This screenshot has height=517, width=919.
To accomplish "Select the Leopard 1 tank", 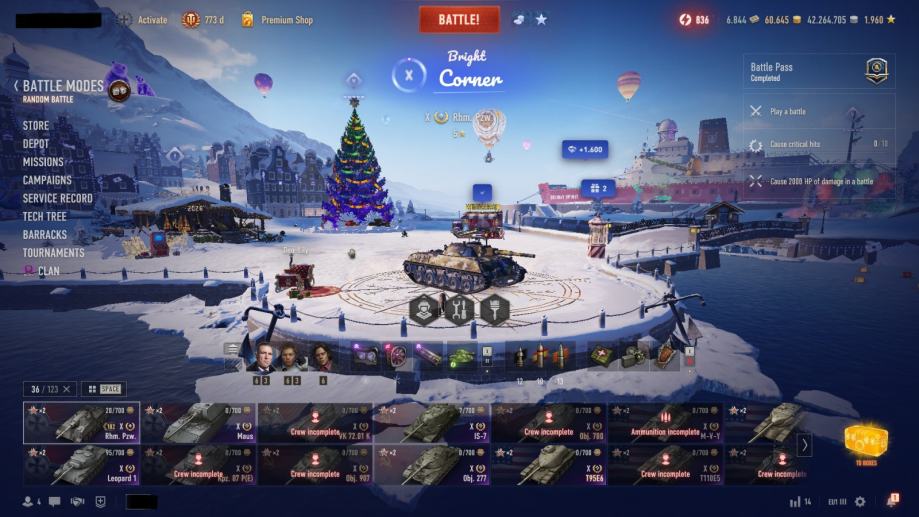I will click(x=81, y=464).
